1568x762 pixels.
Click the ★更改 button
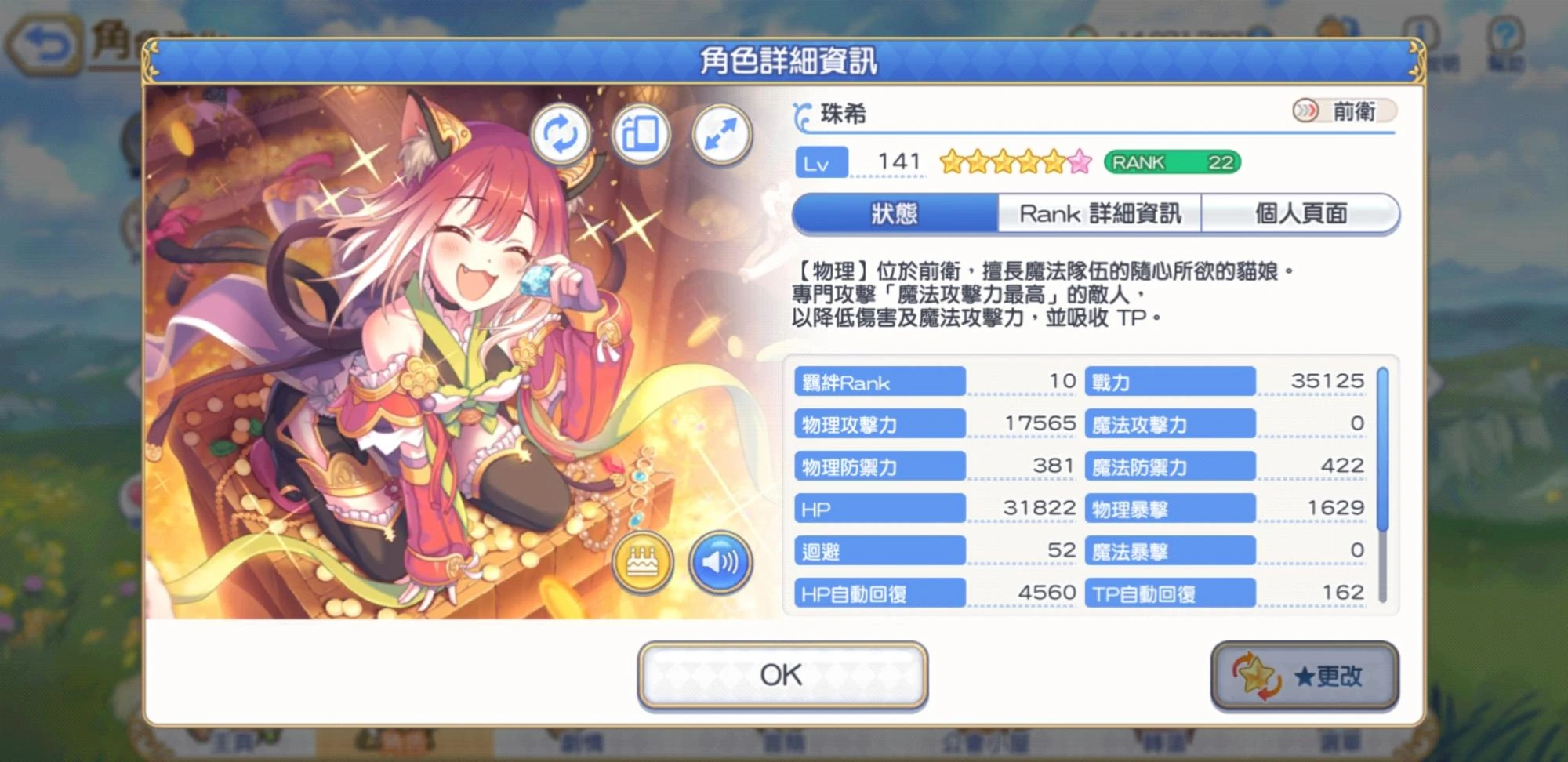[x=1305, y=674]
